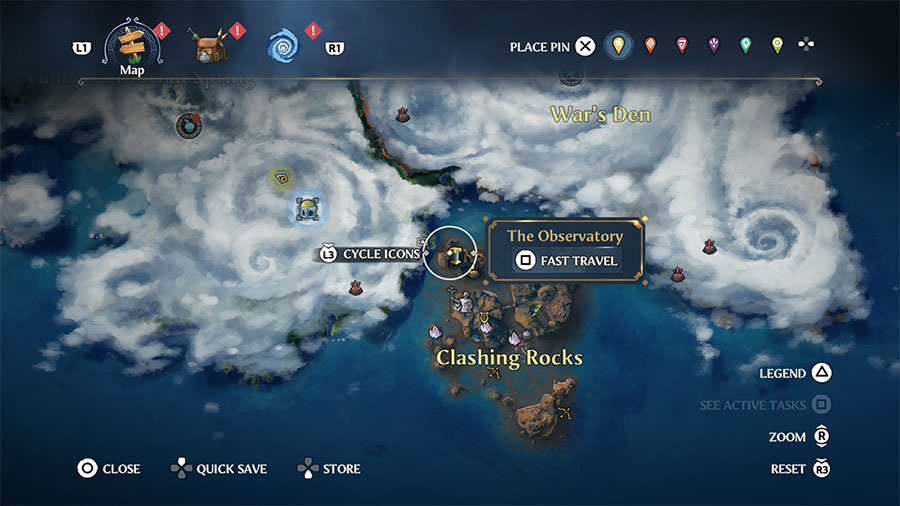
Task: Choose the teal map pin
Action: click(x=745, y=45)
